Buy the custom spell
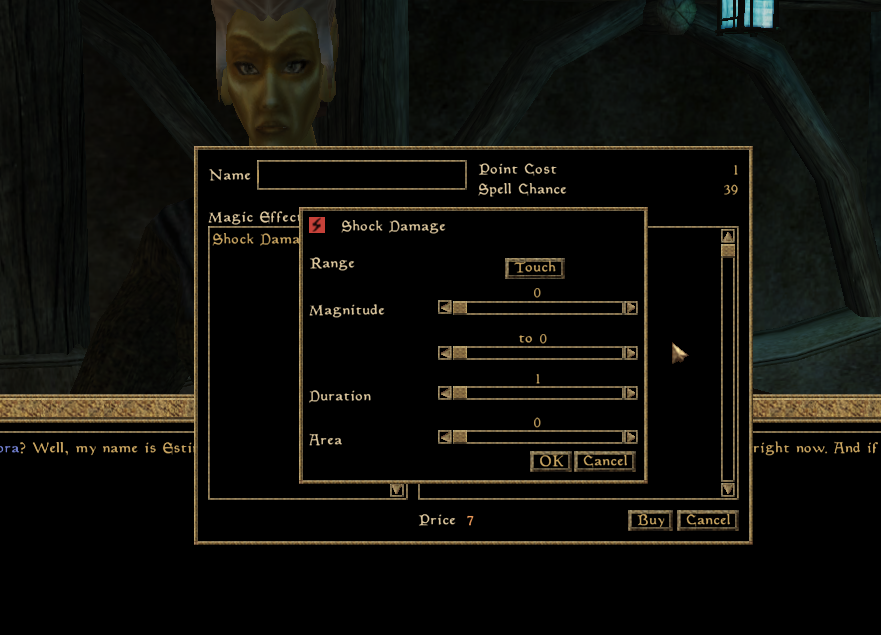 (651, 520)
